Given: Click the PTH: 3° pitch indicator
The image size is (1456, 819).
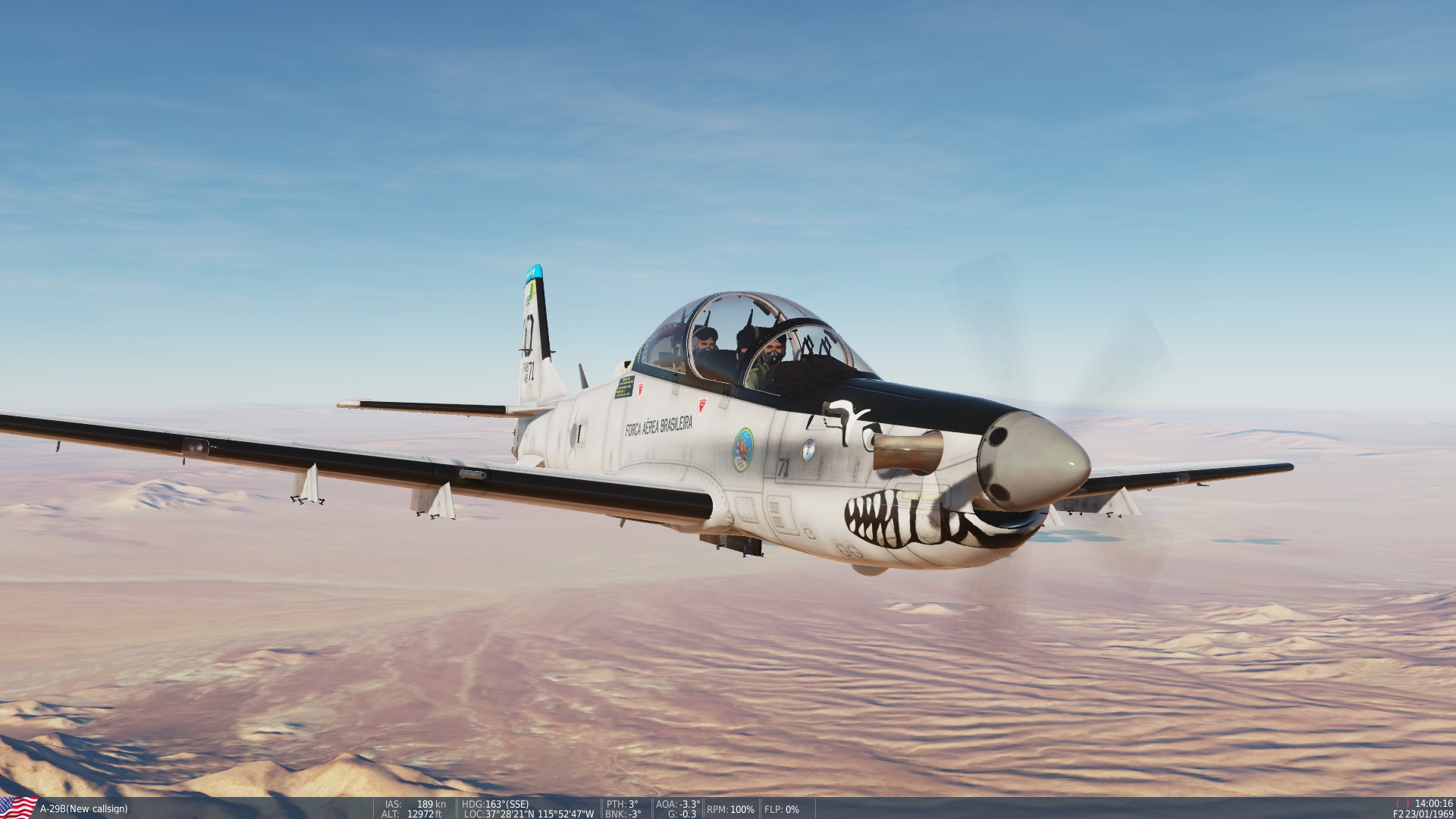Looking at the screenshot, I should click(x=623, y=805).
